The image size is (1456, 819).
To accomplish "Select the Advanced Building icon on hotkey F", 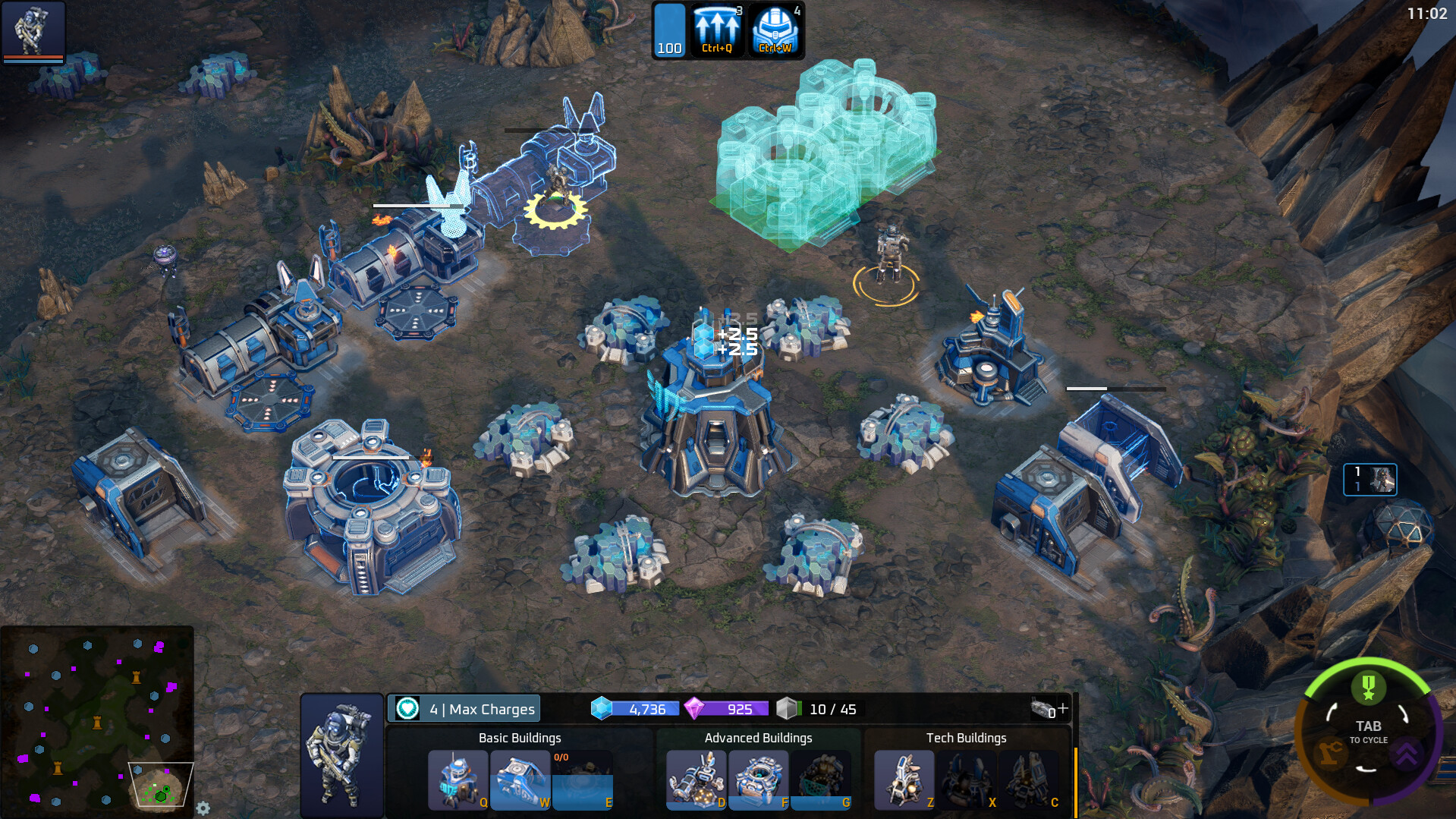I will pos(757,780).
